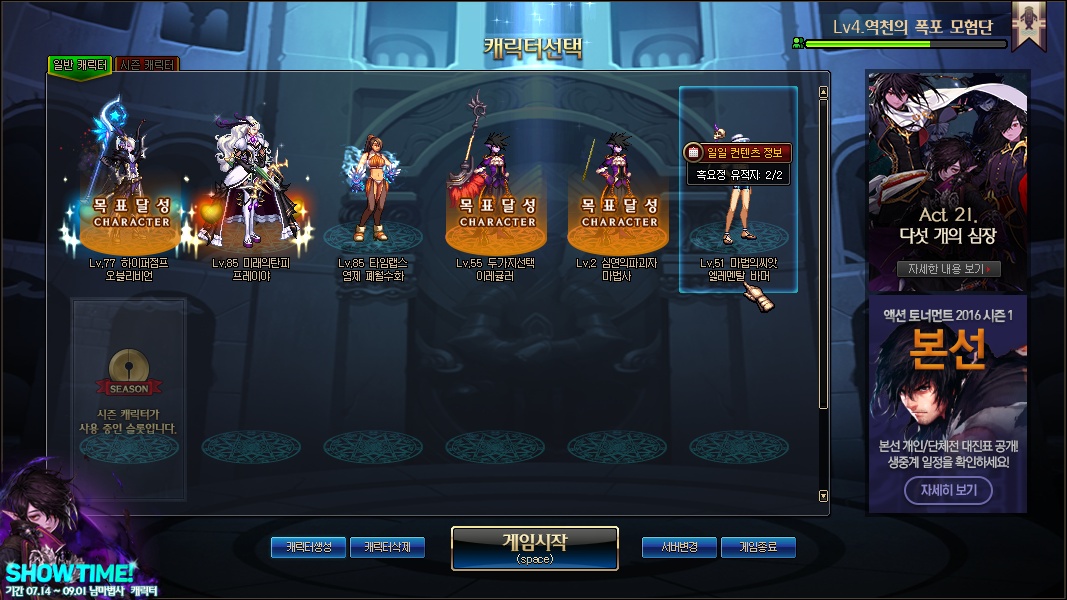The width and height of the screenshot is (1067, 600).
Task: Select the 일반 캐릭터 tab
Action: (x=79, y=64)
